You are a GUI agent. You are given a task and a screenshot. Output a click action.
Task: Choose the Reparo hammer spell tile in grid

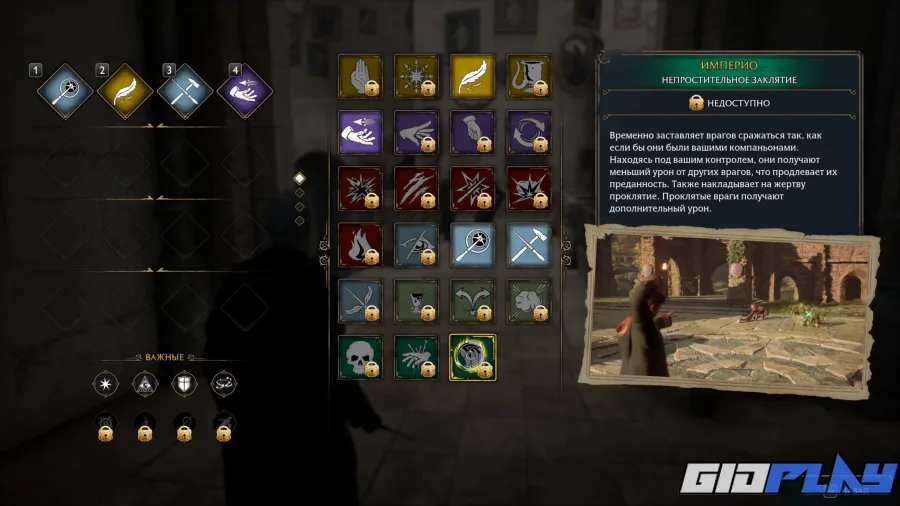(x=528, y=244)
